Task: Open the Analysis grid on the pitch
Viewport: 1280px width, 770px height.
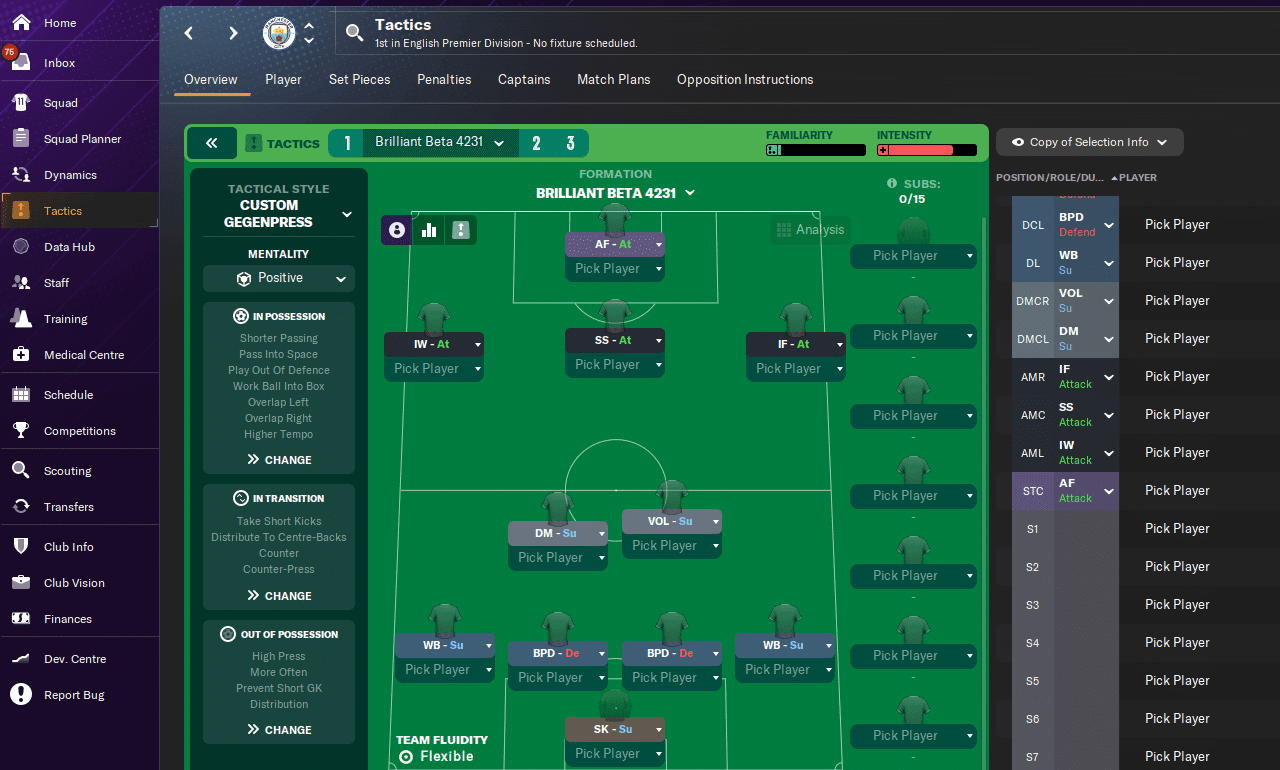Action: [x=810, y=230]
